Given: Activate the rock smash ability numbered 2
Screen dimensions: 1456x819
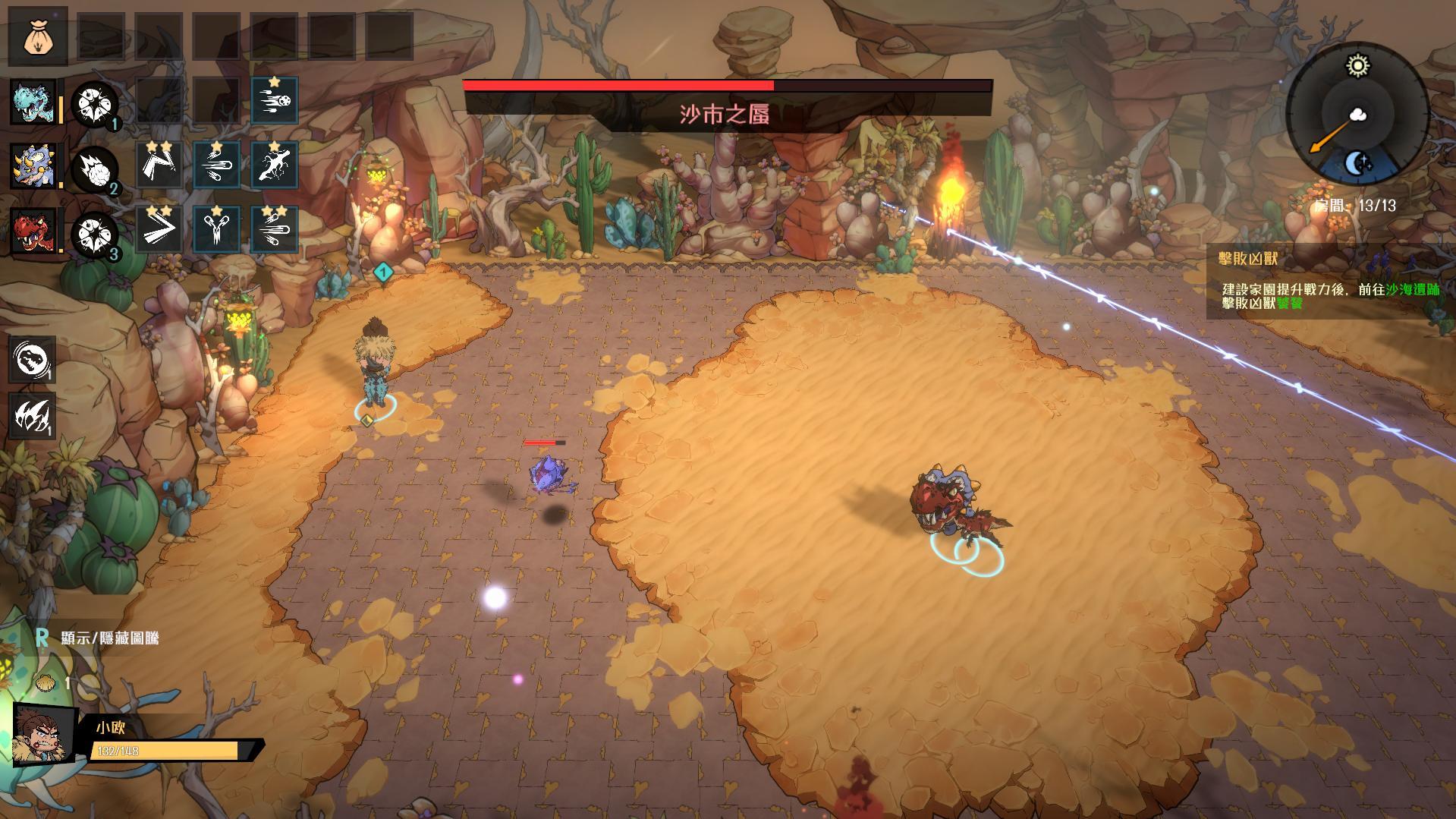Looking at the screenshot, I should click(x=95, y=169).
